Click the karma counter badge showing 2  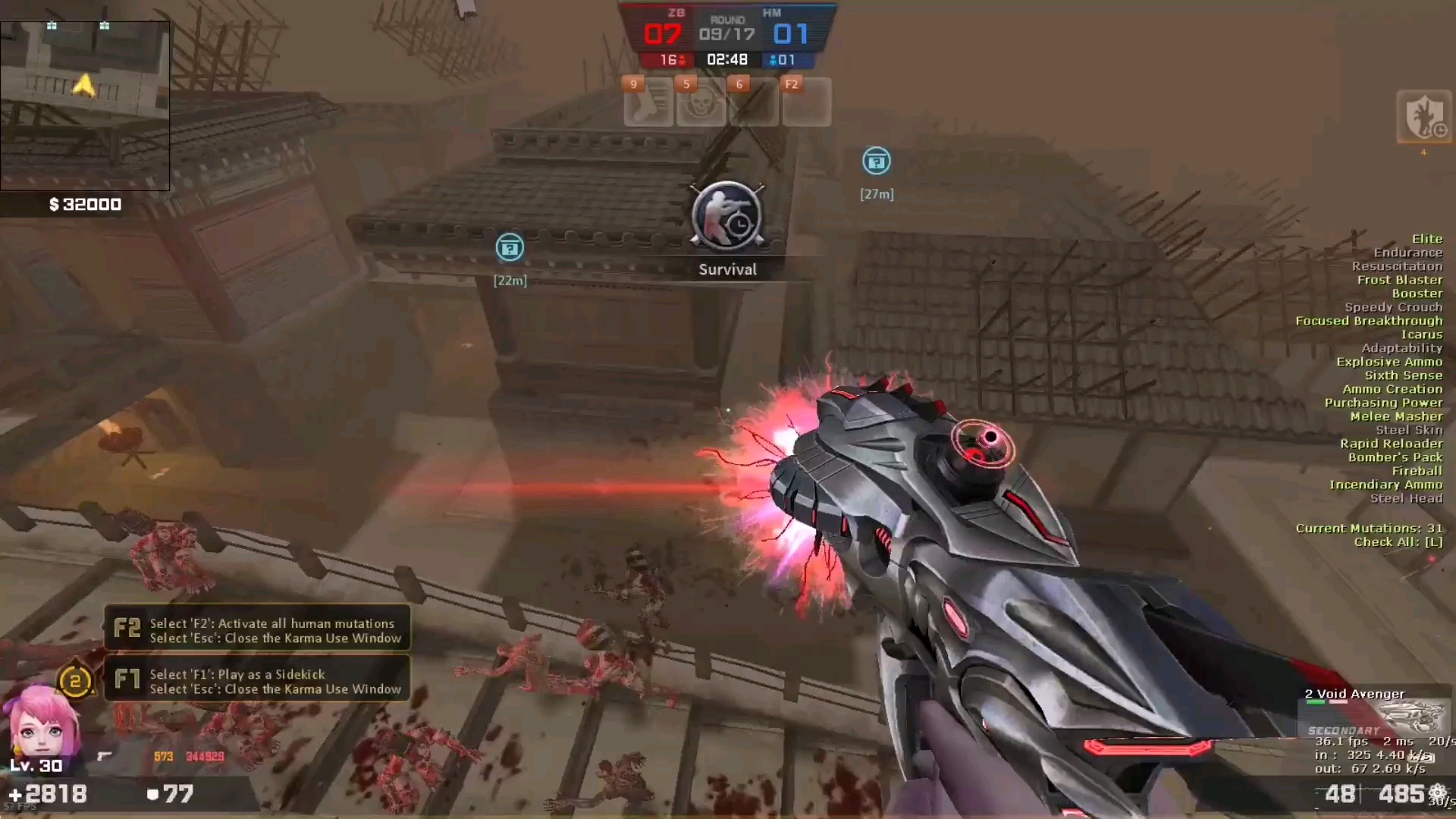tap(75, 680)
